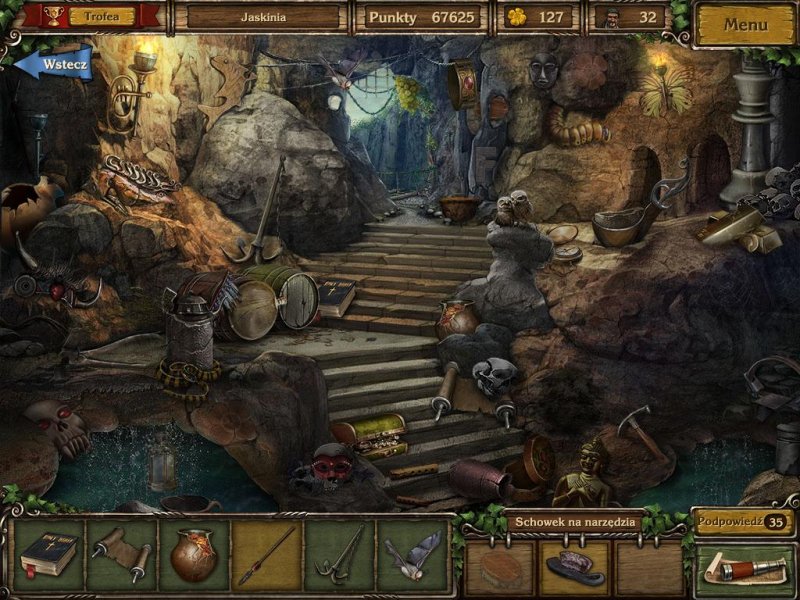This screenshot has height=600, width=800.
Task: Select the bible book in the item list
Action: (x=48, y=555)
